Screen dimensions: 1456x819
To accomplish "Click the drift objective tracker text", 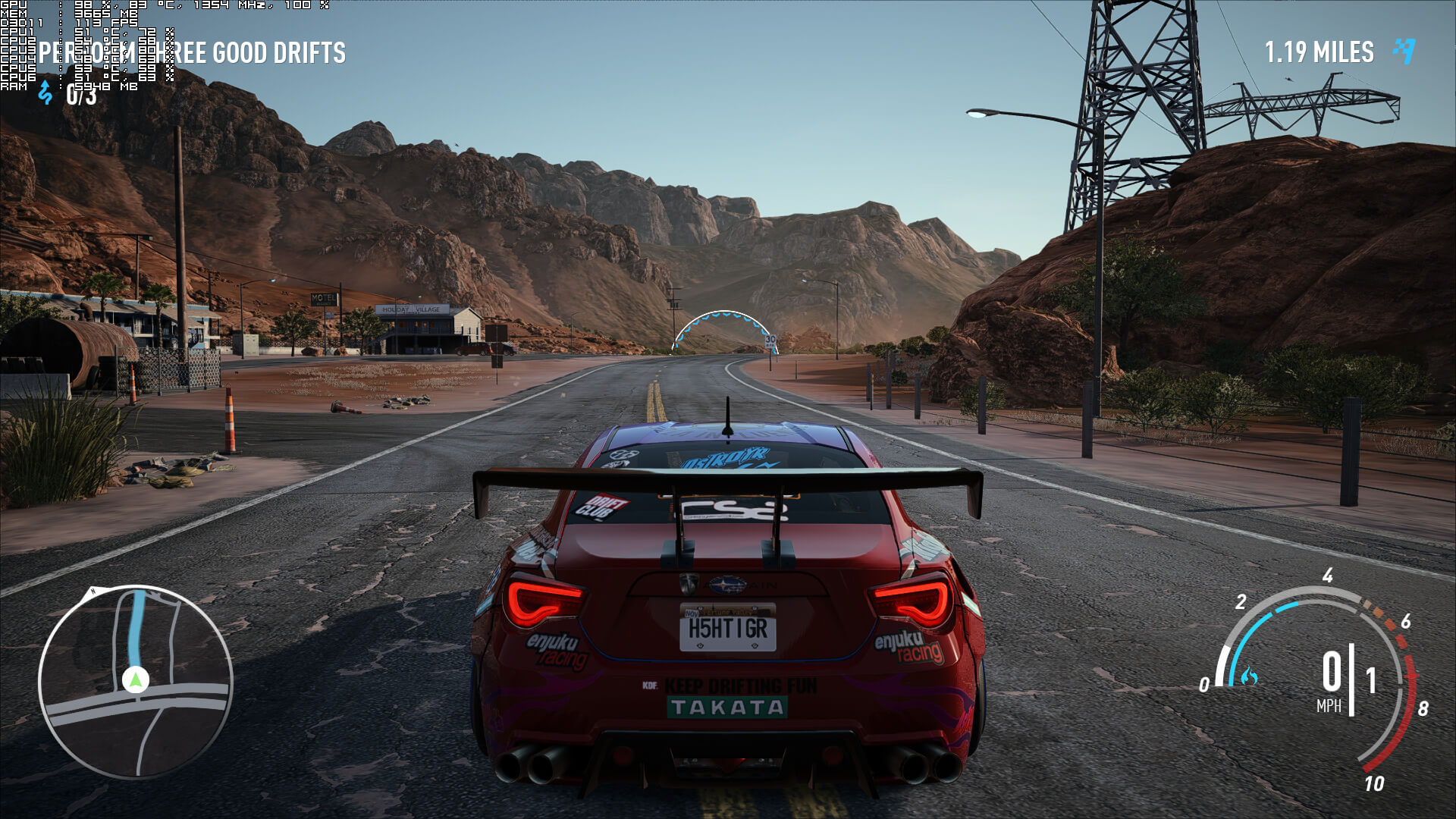I will pyautogui.click(x=193, y=53).
